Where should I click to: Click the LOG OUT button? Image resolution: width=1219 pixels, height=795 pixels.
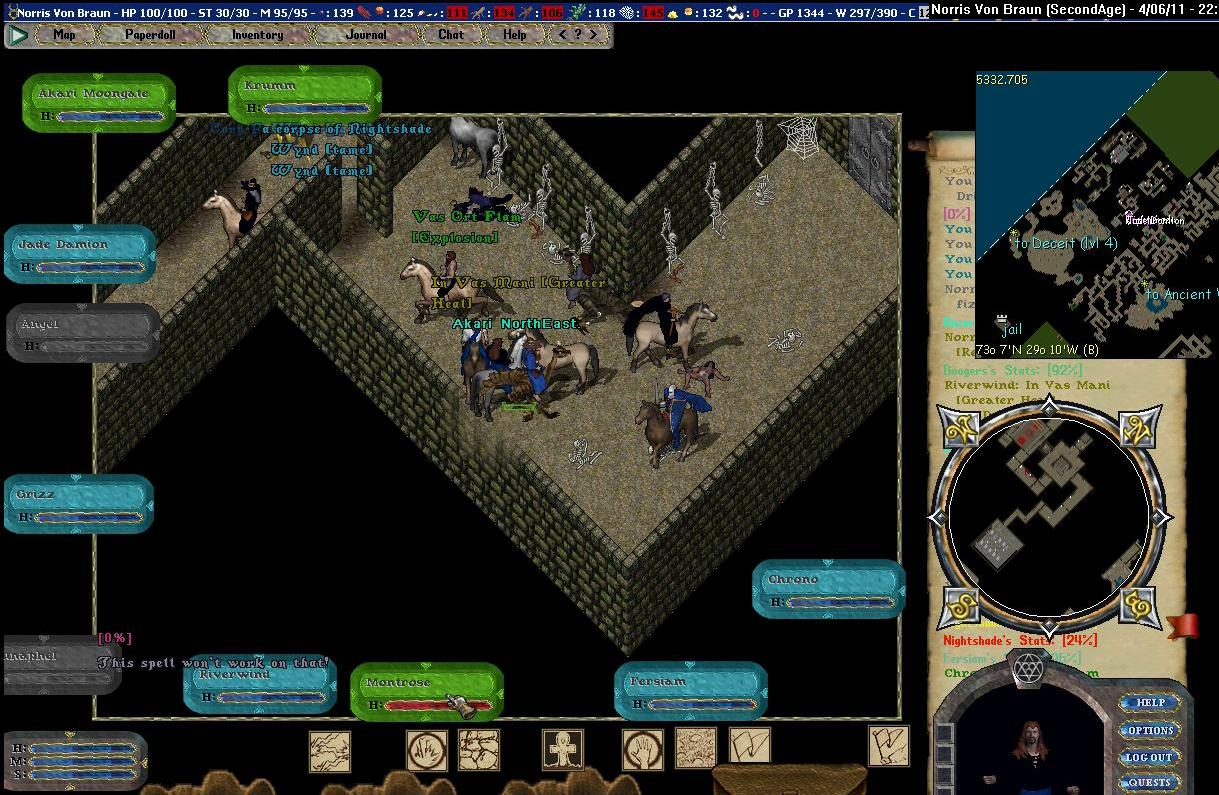coord(1150,757)
